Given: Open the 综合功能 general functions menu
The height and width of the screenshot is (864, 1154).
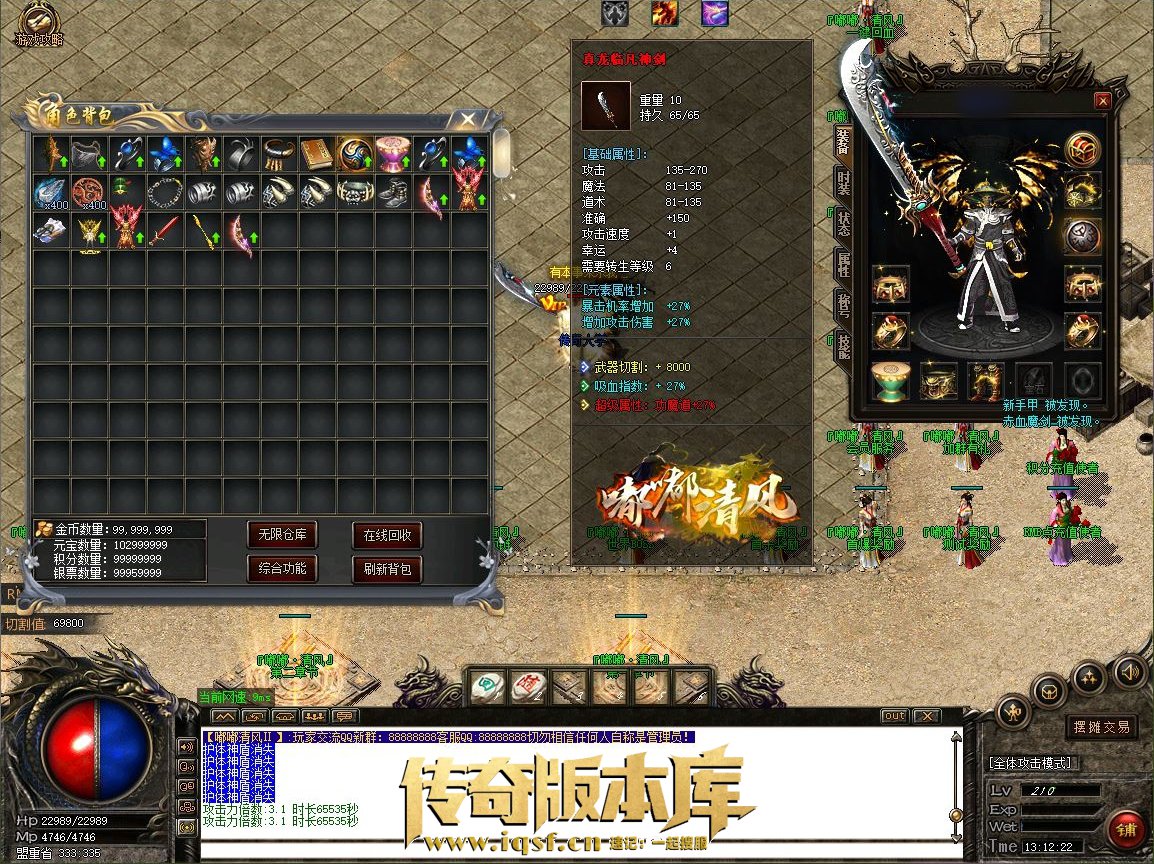Looking at the screenshot, I should pos(283,569).
